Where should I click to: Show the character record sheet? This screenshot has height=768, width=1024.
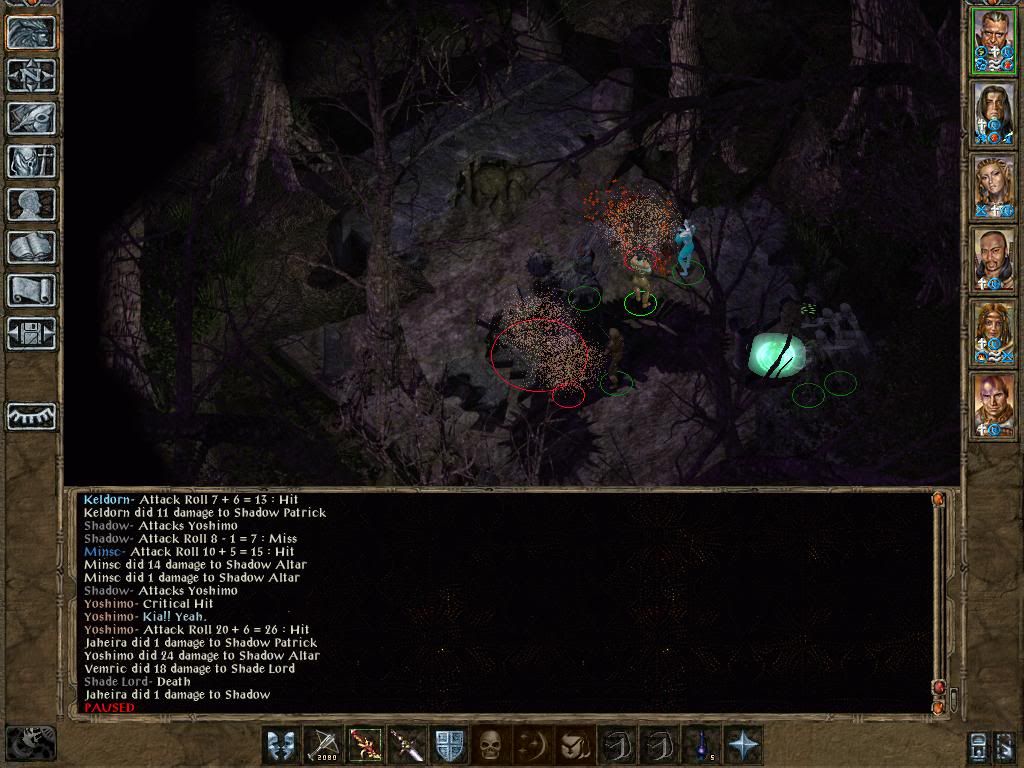[31, 204]
